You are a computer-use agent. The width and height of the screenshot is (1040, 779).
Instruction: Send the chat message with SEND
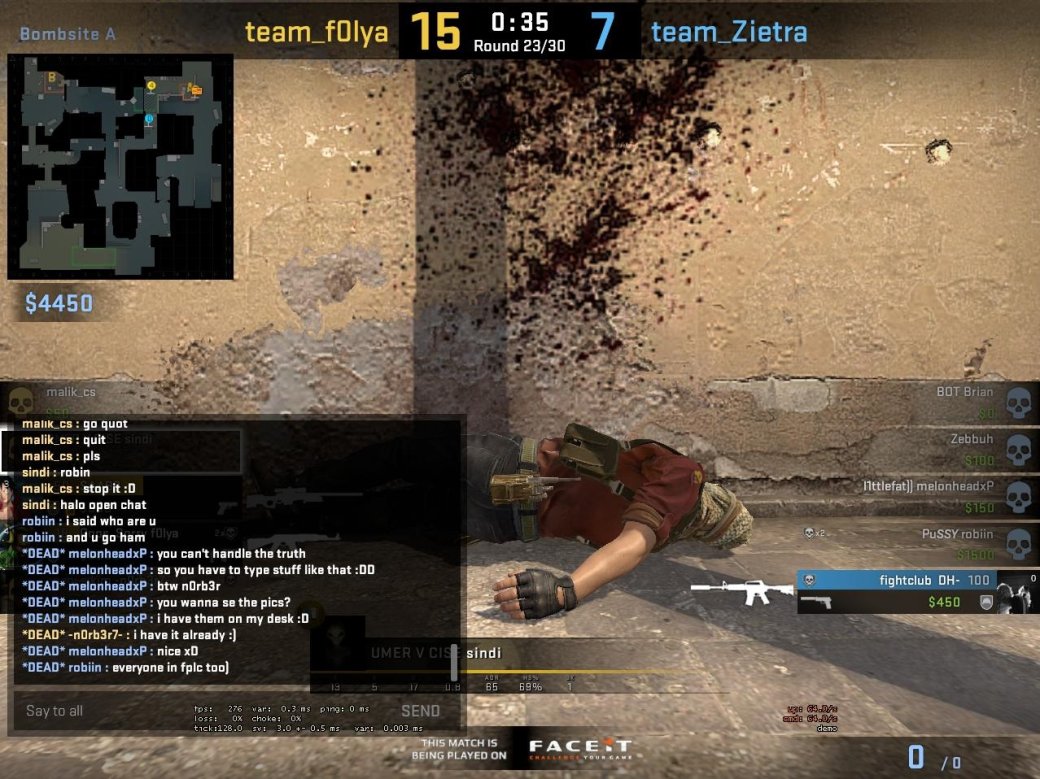[x=420, y=711]
